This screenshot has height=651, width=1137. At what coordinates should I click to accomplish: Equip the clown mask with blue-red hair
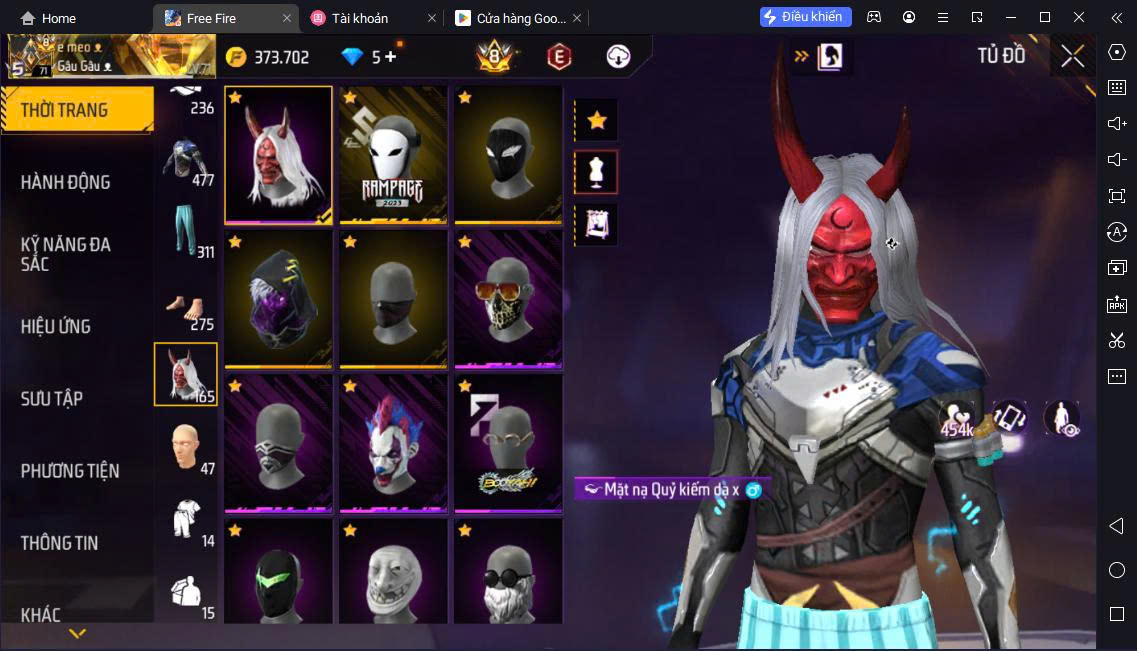tap(393, 443)
